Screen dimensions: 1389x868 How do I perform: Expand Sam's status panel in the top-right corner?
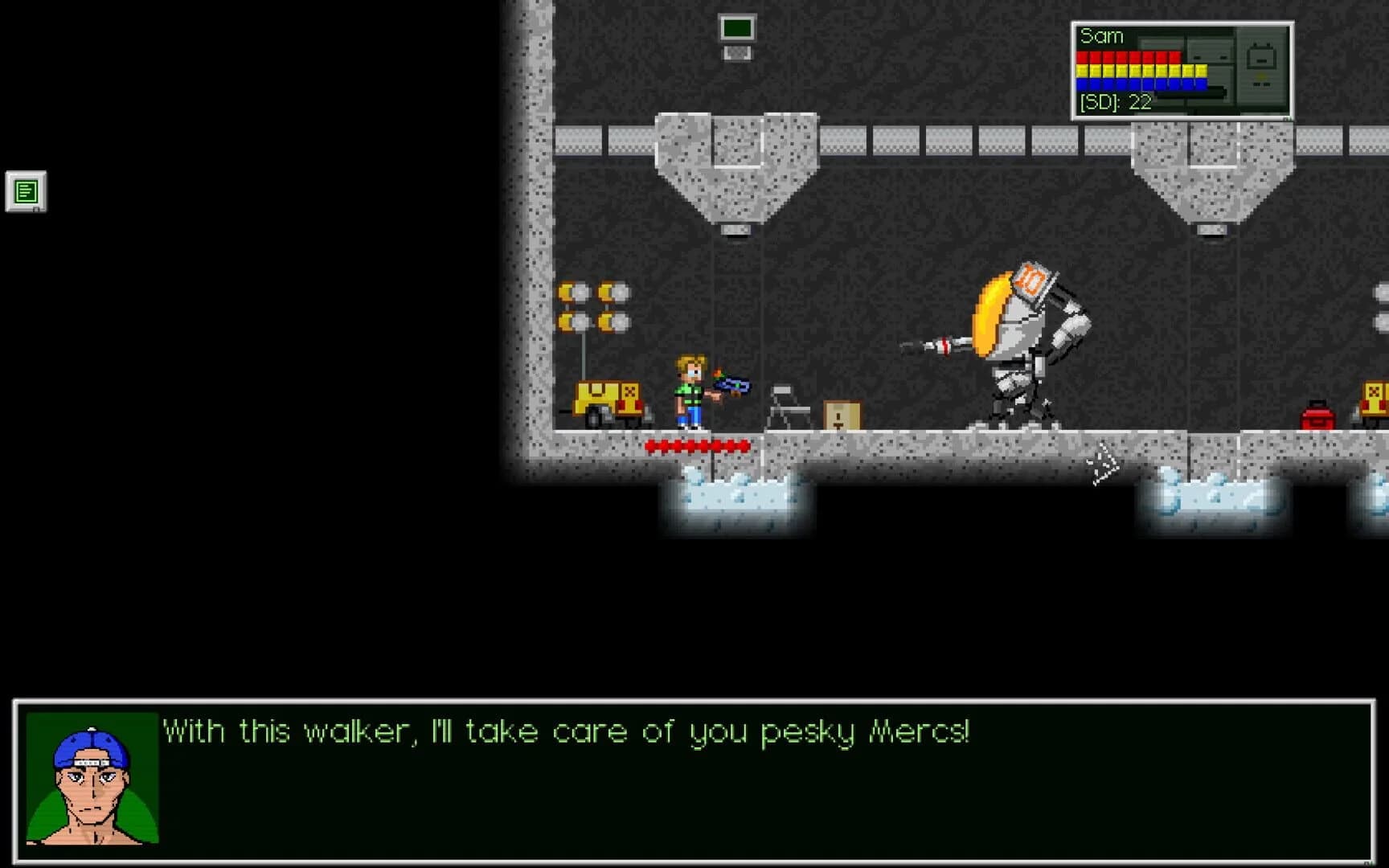pos(1182,68)
